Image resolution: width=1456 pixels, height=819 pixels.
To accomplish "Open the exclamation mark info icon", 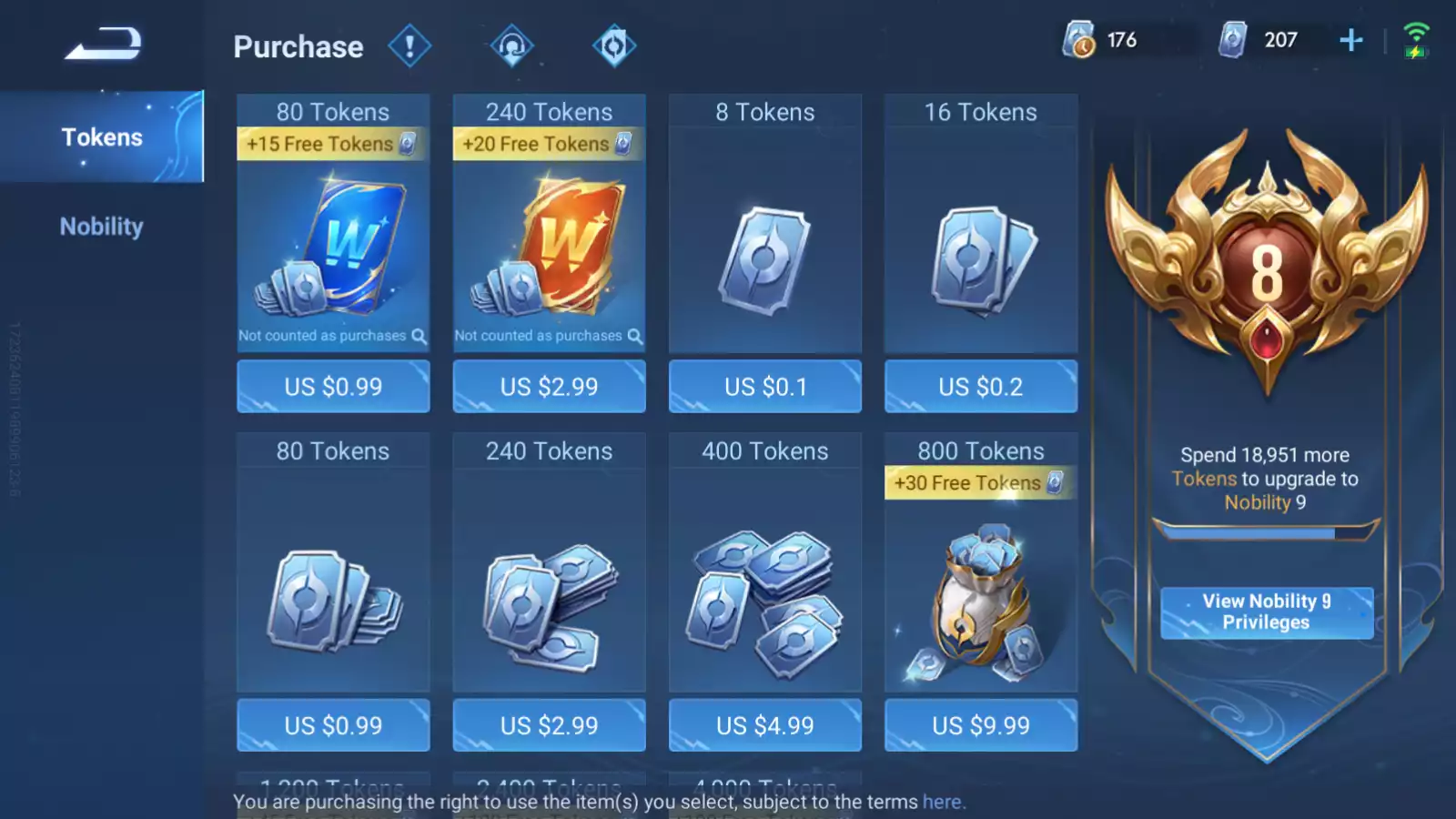I will (409, 46).
